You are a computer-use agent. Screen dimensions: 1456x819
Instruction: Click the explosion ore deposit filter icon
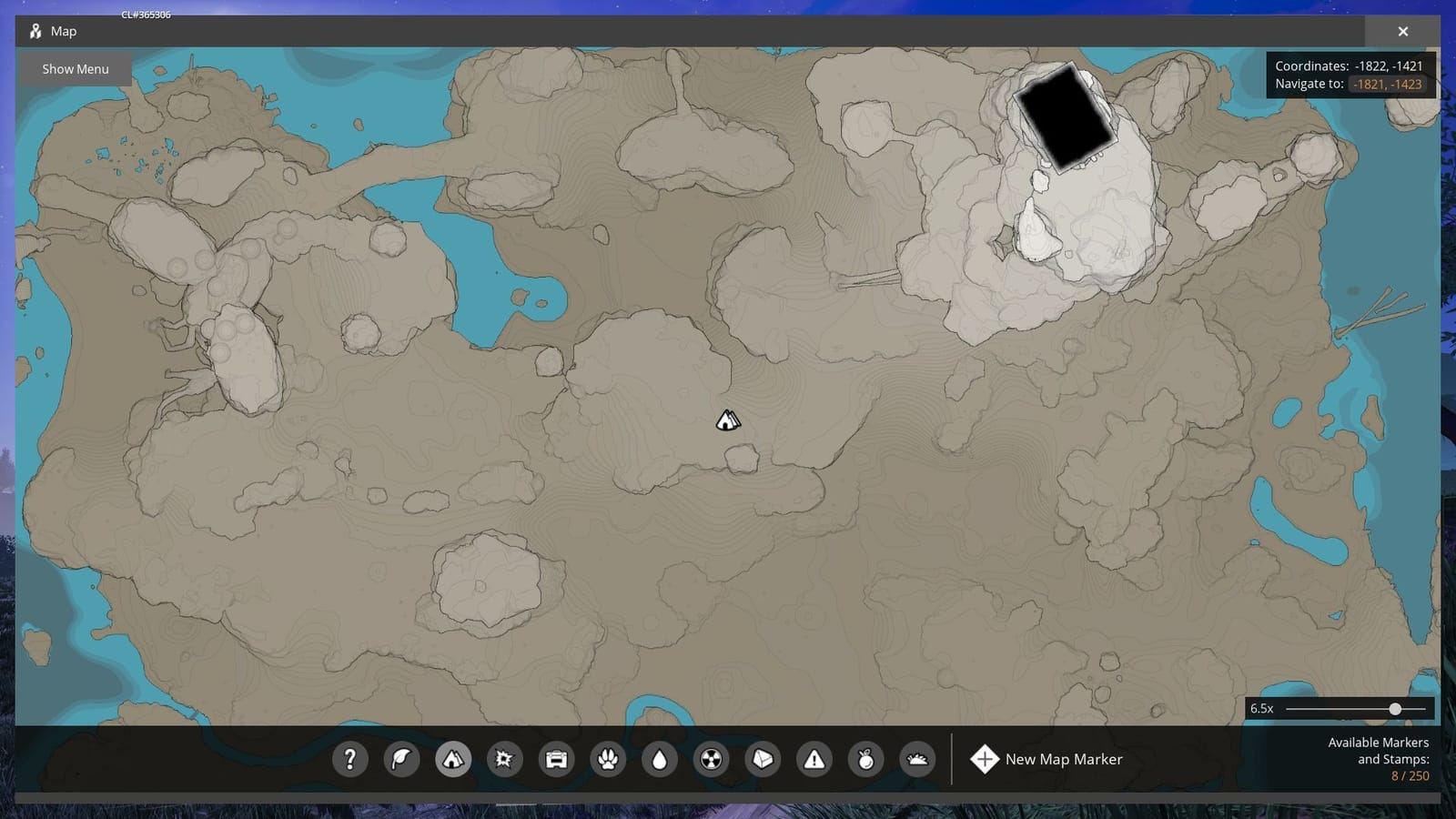(506, 759)
